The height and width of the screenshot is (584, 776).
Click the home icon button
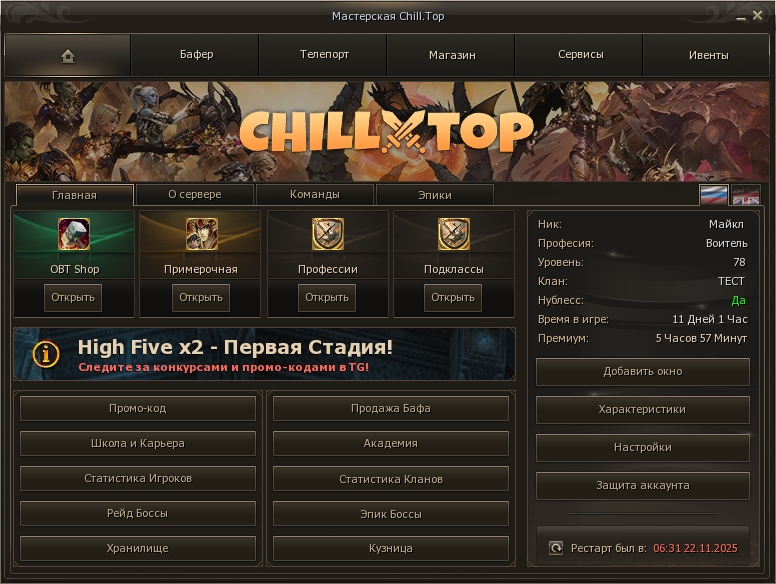click(x=68, y=56)
